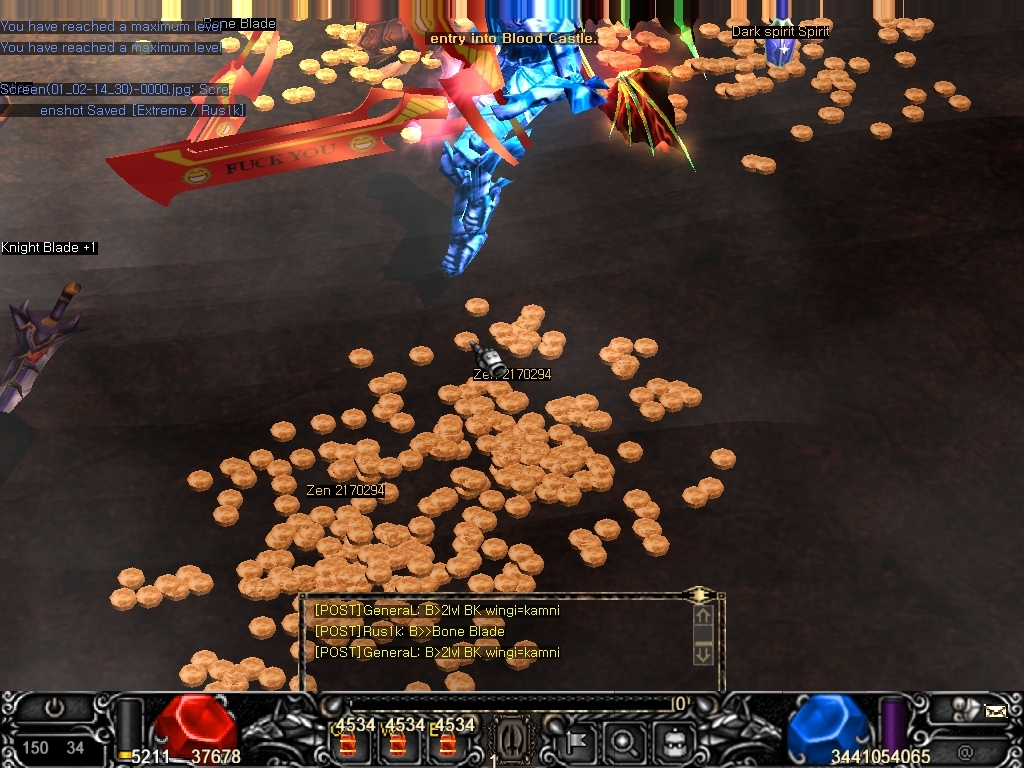
Task: Use the rightmost potion hotbar slot
Action: (447, 744)
